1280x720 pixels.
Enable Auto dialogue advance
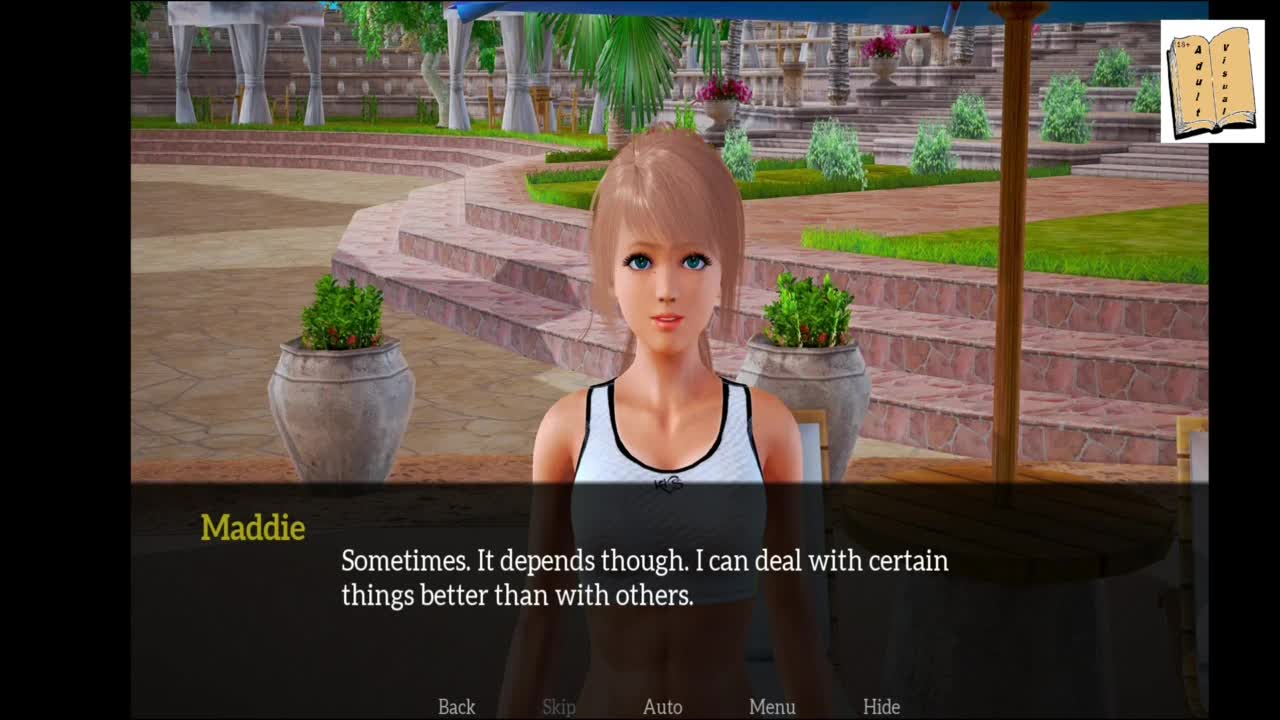pos(662,707)
